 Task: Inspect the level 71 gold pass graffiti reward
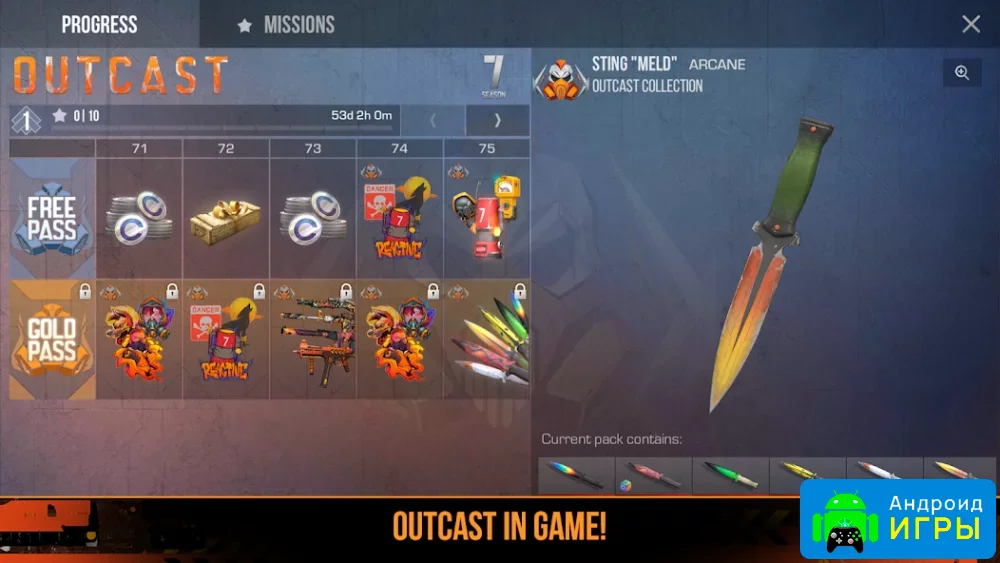click(x=139, y=340)
